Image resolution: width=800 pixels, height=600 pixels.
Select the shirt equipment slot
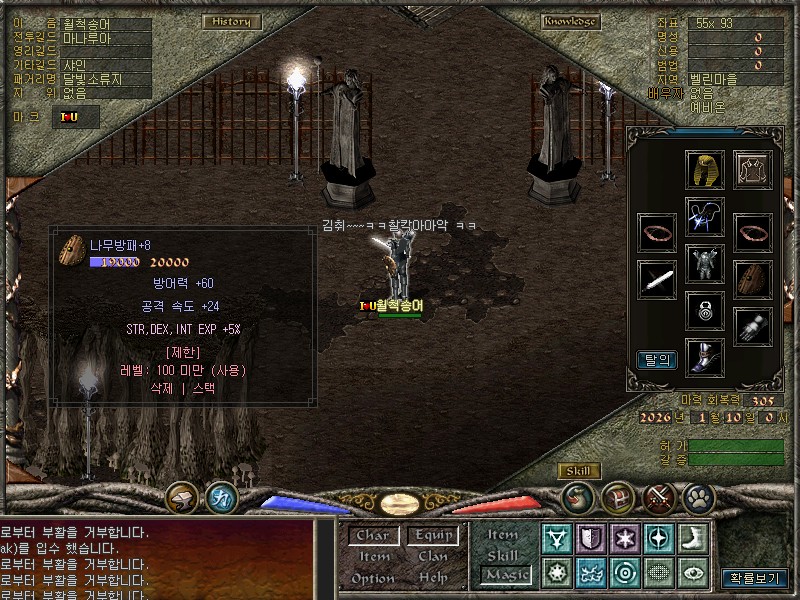(x=753, y=170)
